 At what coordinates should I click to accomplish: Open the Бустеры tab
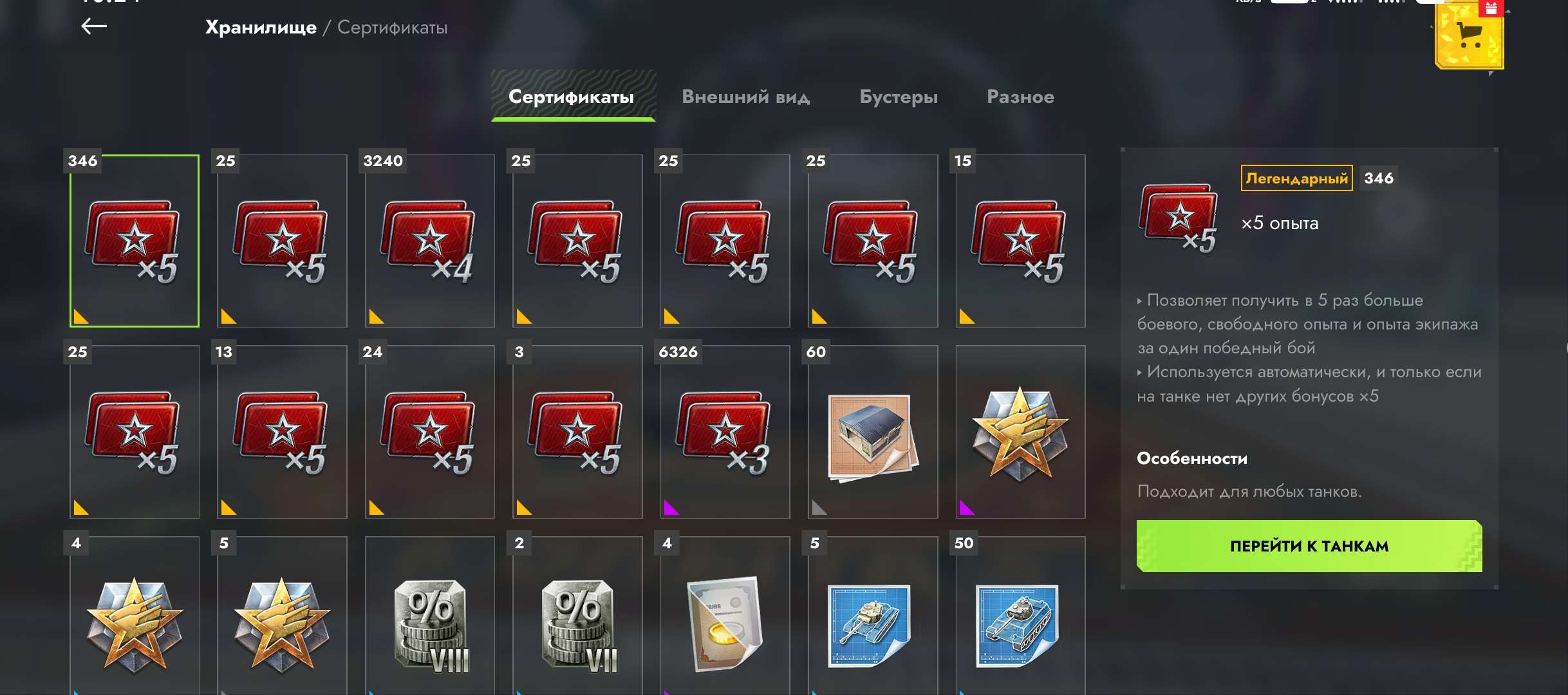tap(898, 97)
